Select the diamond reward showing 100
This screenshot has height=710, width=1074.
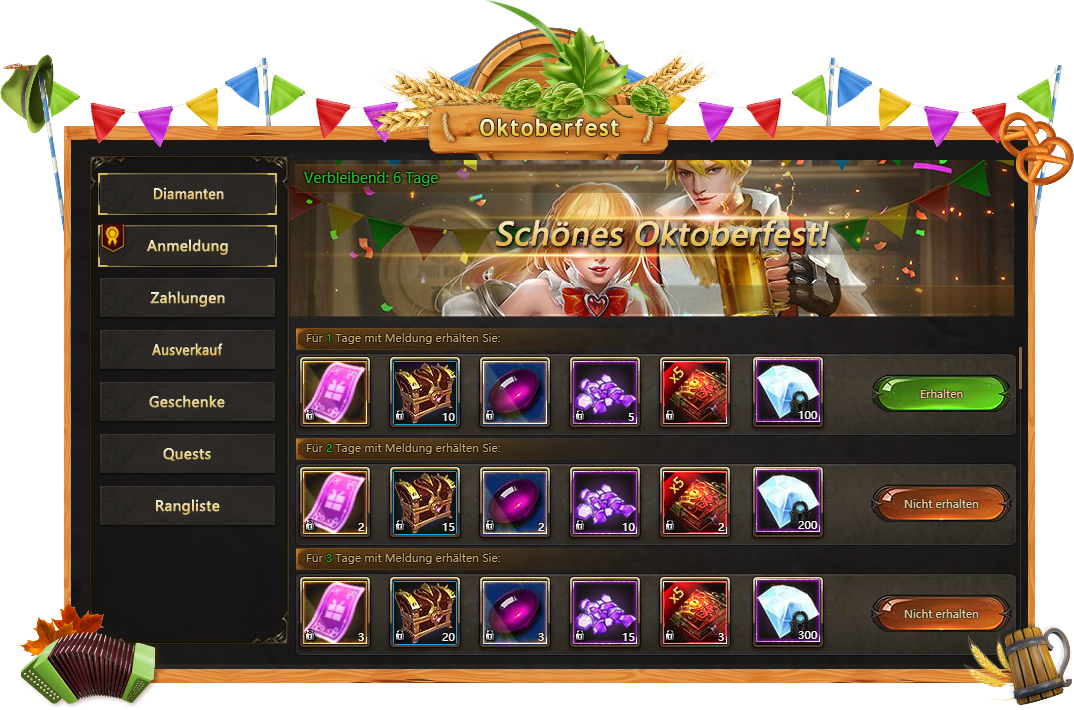click(787, 392)
